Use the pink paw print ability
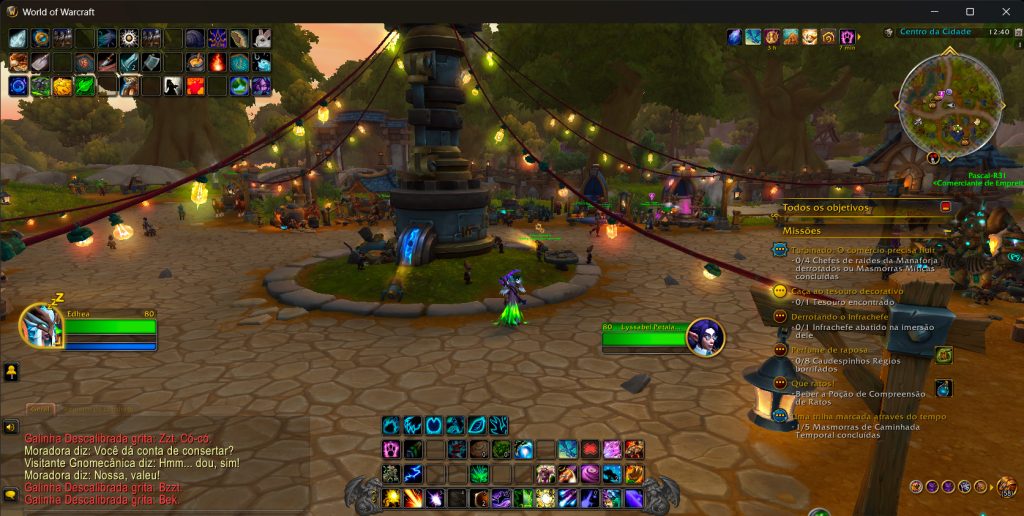Screen dimensions: 1024x516 pos(390,449)
